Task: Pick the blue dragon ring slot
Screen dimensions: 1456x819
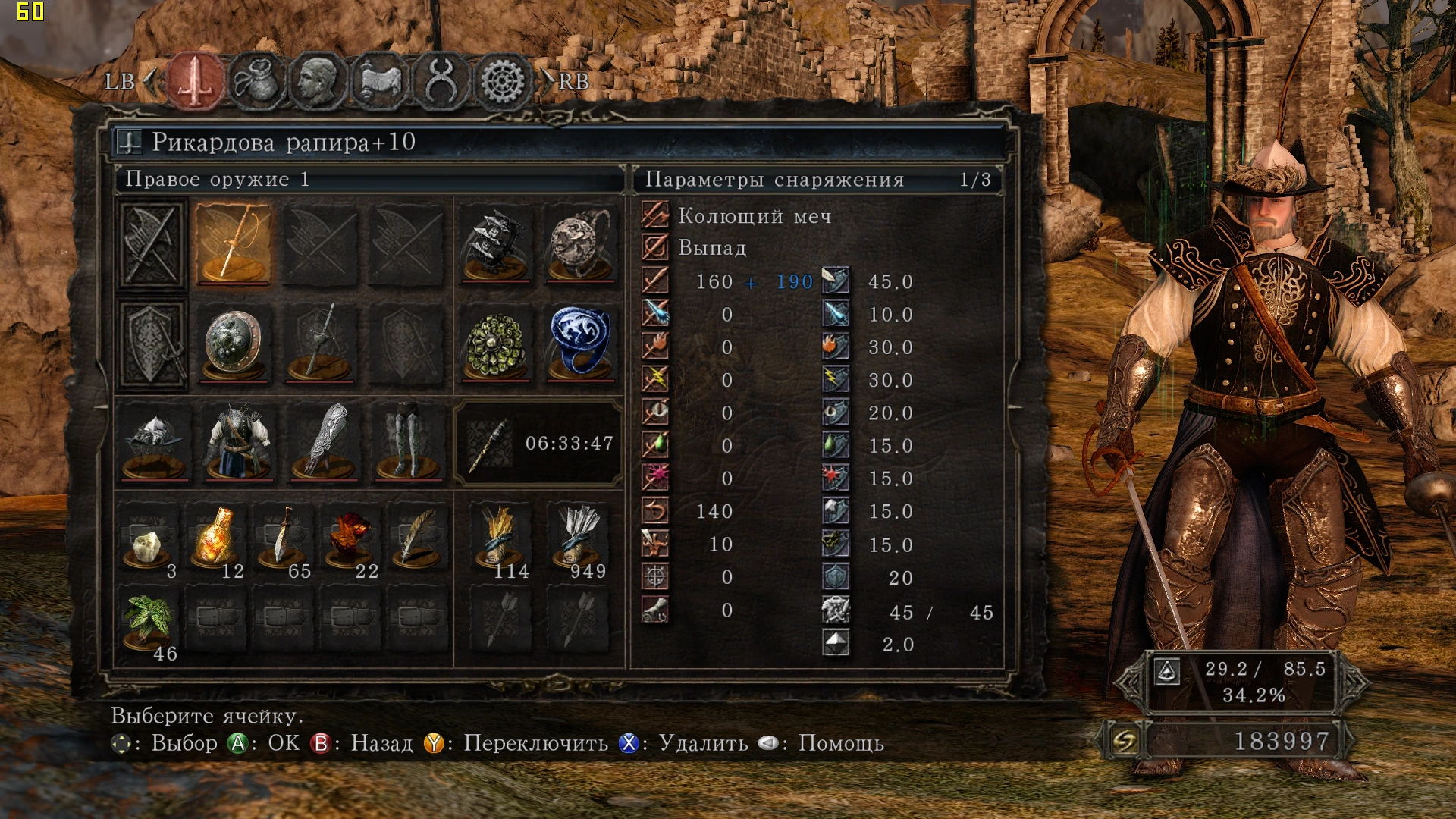Action: click(580, 343)
